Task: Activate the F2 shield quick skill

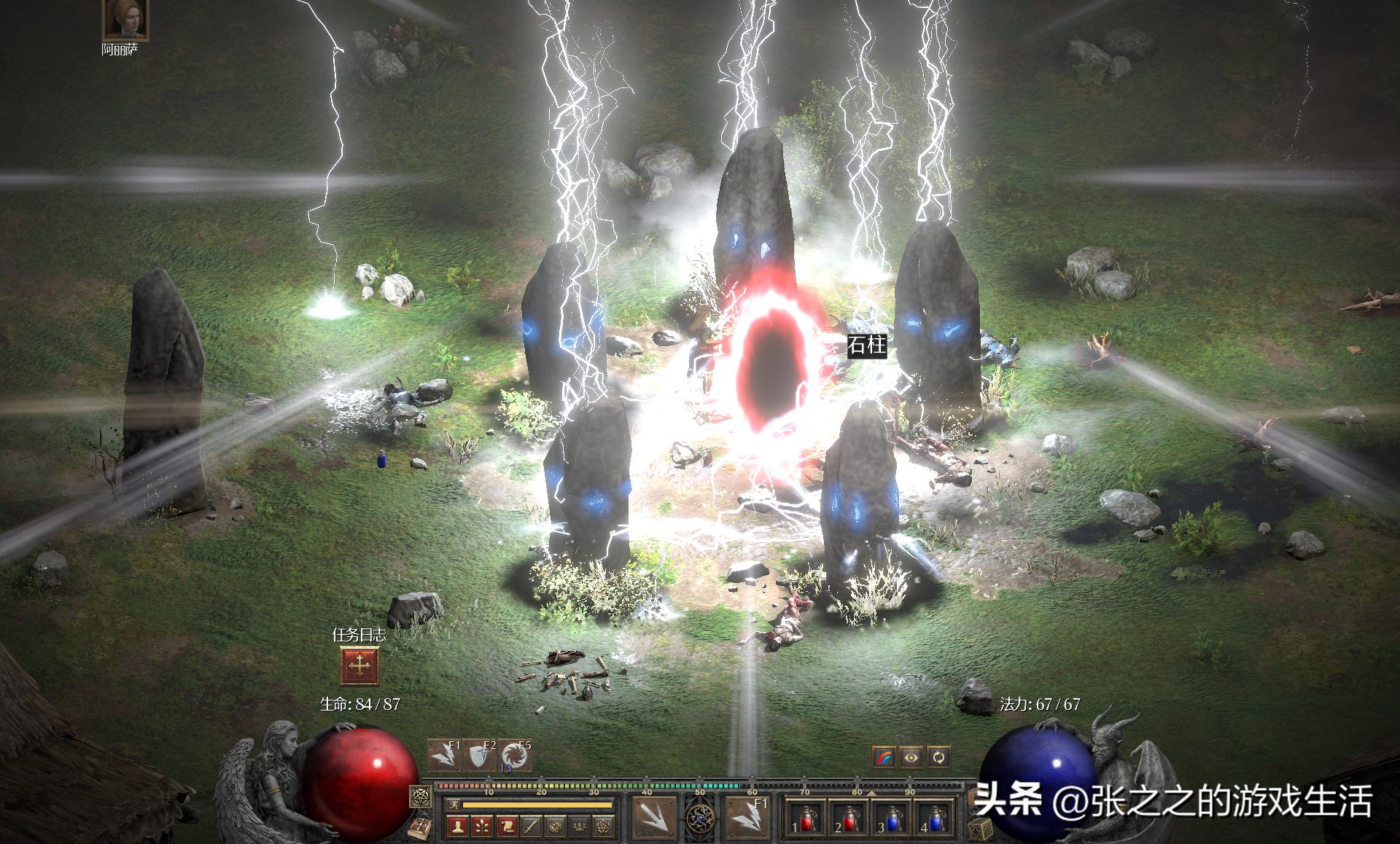Action: point(479,757)
